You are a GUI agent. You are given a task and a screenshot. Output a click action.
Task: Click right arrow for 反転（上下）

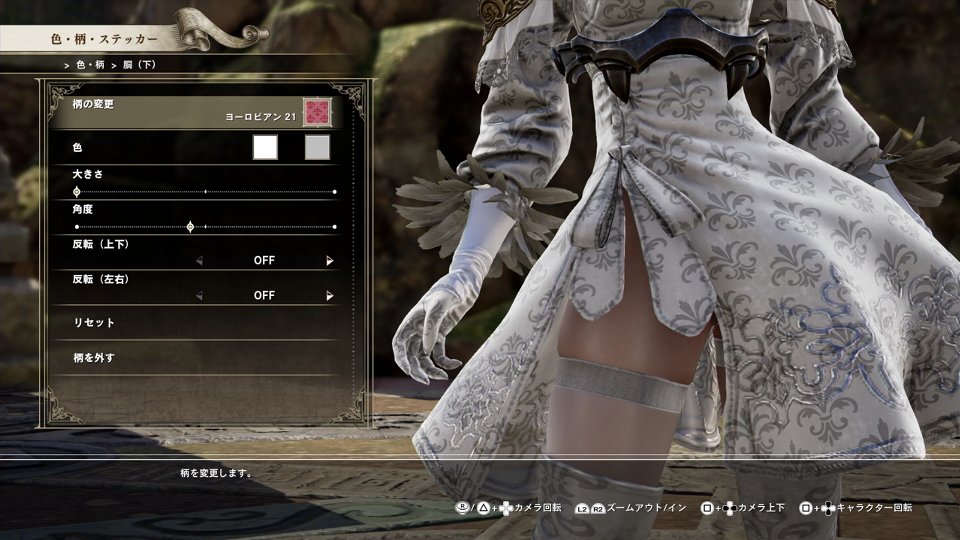click(x=329, y=261)
